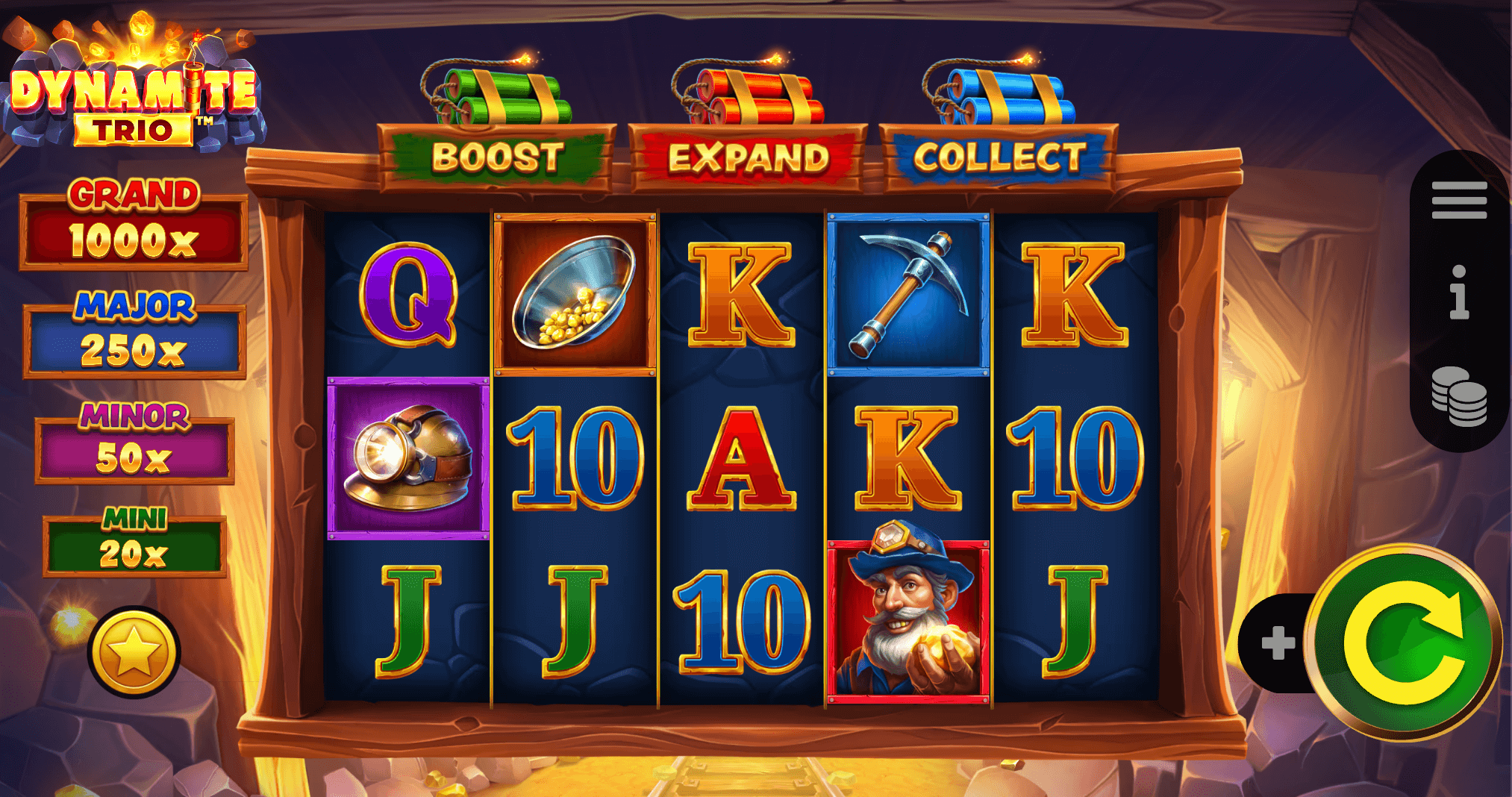Screen dimensions: 1512x797
Task: Click the pickaxe symbol on reel four
Action: (x=907, y=291)
